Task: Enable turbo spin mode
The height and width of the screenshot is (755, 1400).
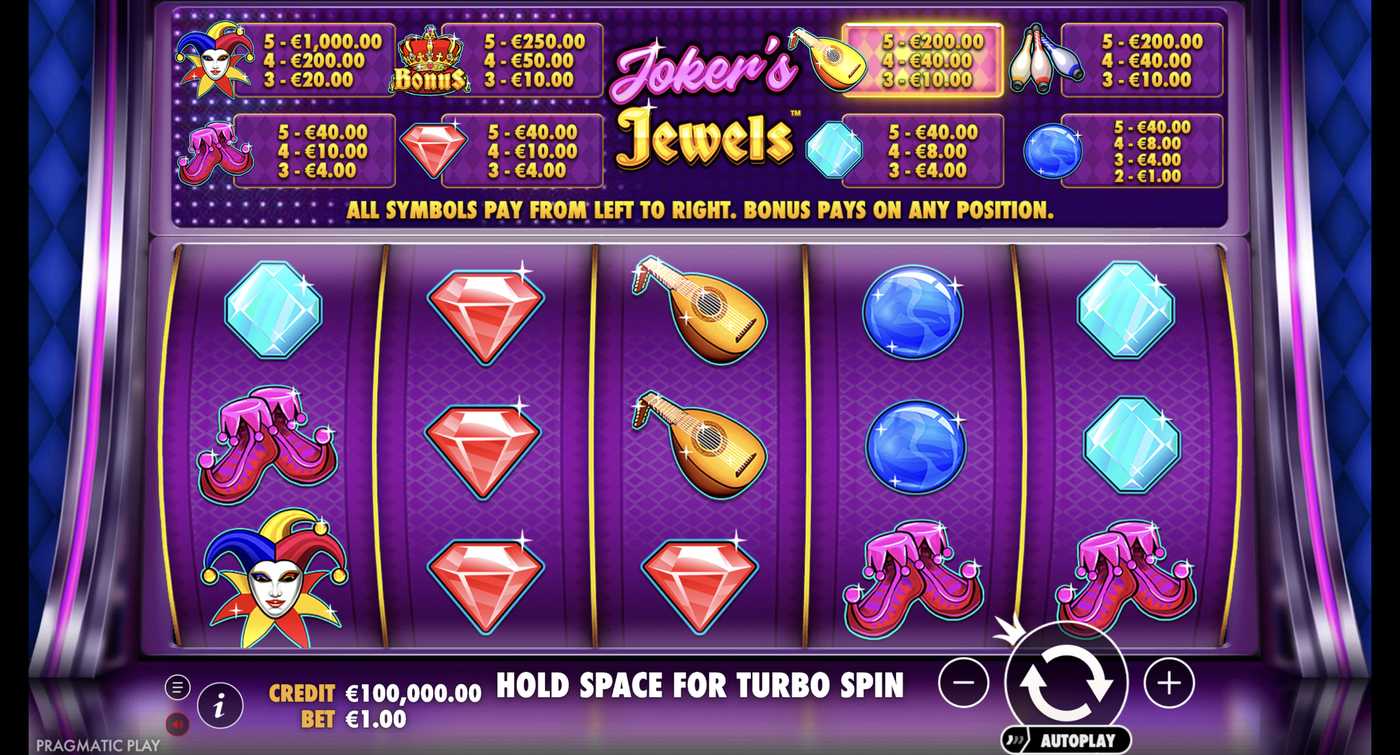Action: tap(700, 686)
